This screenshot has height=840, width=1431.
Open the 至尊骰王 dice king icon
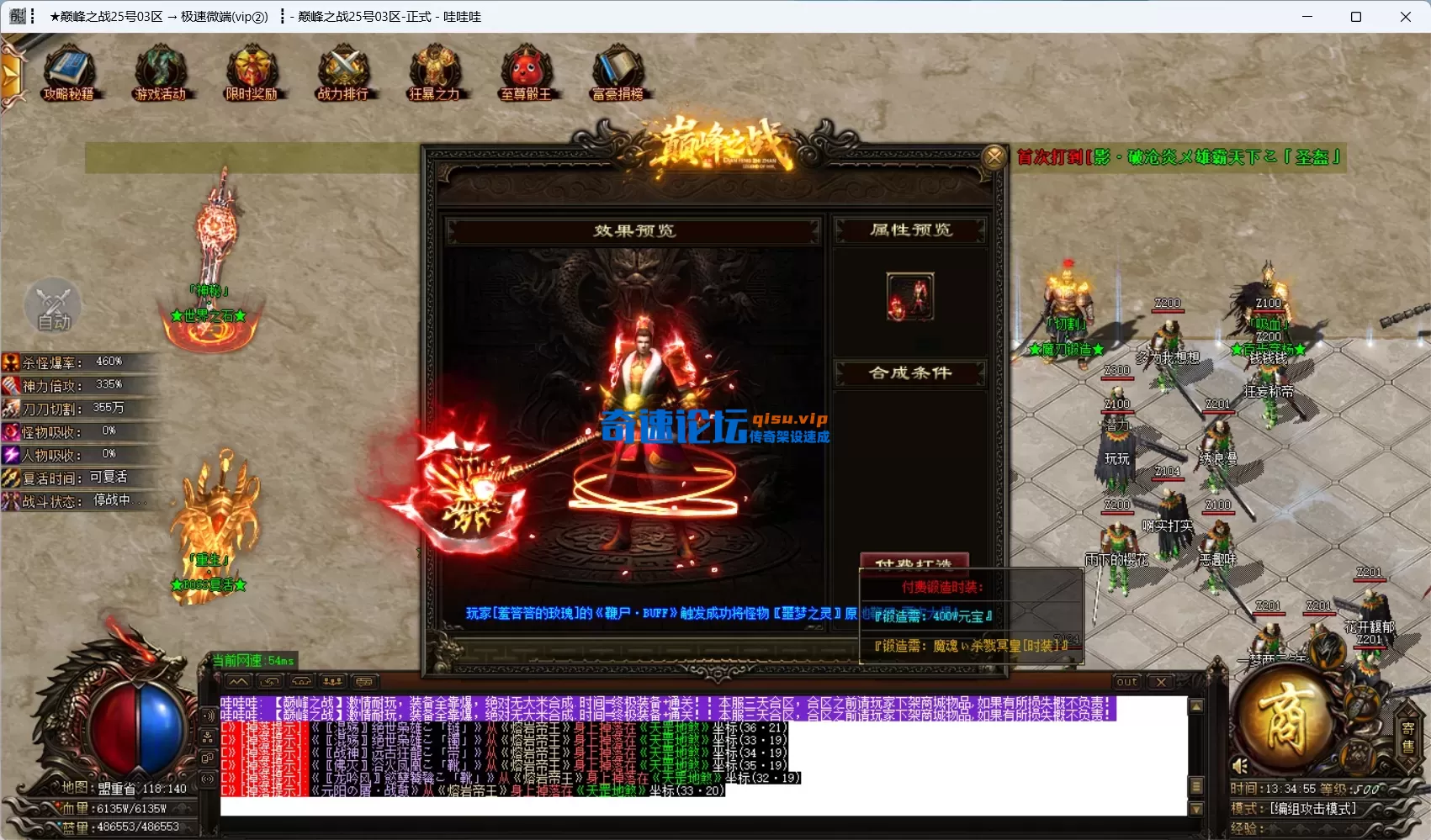point(526,74)
